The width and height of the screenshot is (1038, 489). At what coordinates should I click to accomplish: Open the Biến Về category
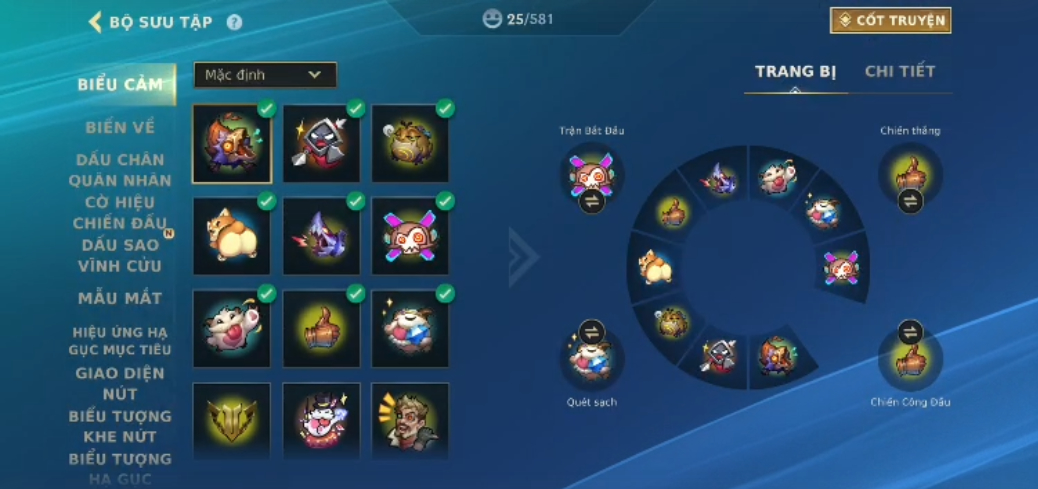[120, 127]
